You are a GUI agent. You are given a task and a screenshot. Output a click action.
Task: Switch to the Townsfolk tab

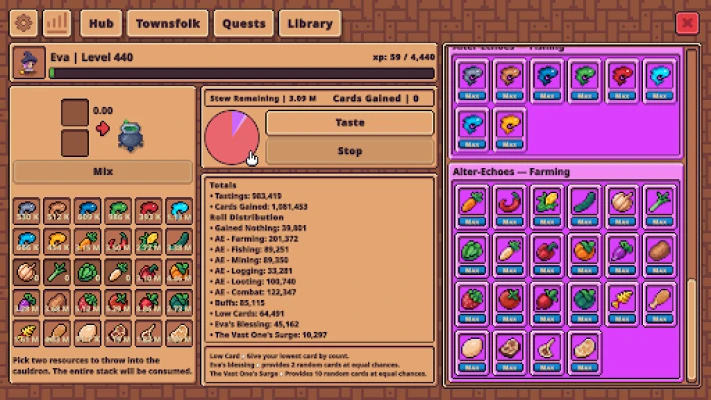pos(167,23)
